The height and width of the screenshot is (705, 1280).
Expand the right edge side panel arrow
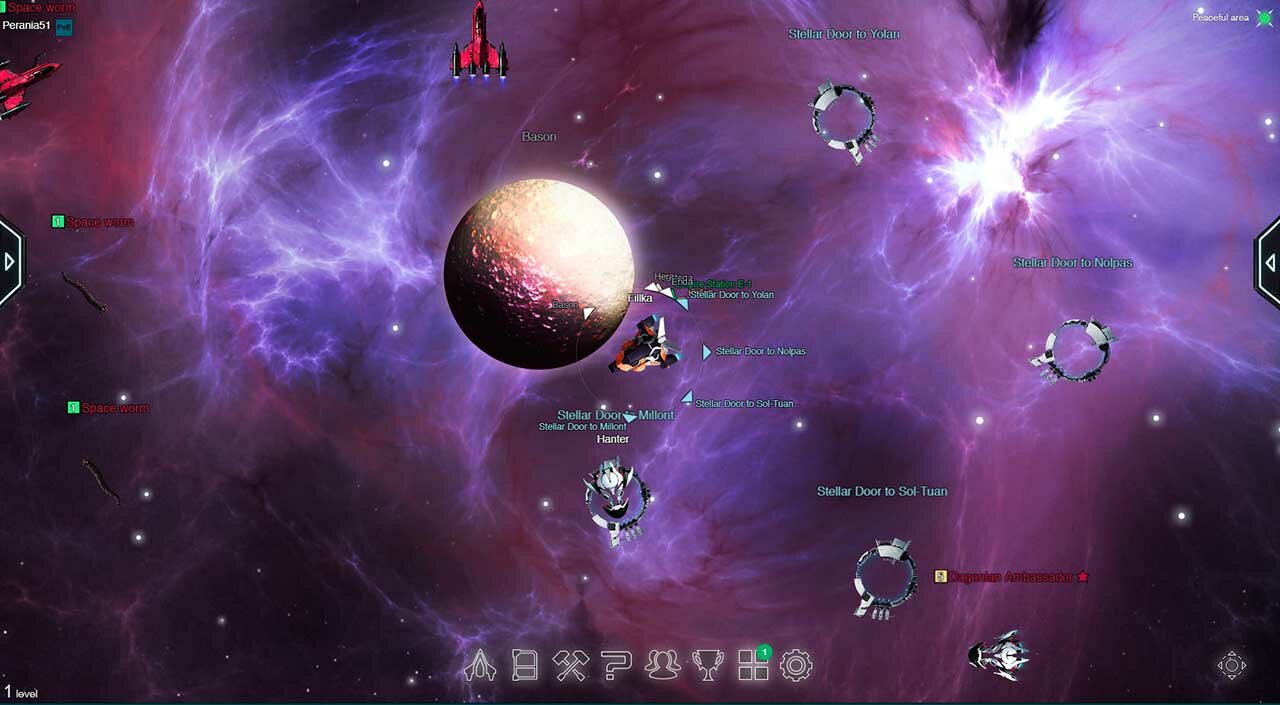(x=1269, y=262)
